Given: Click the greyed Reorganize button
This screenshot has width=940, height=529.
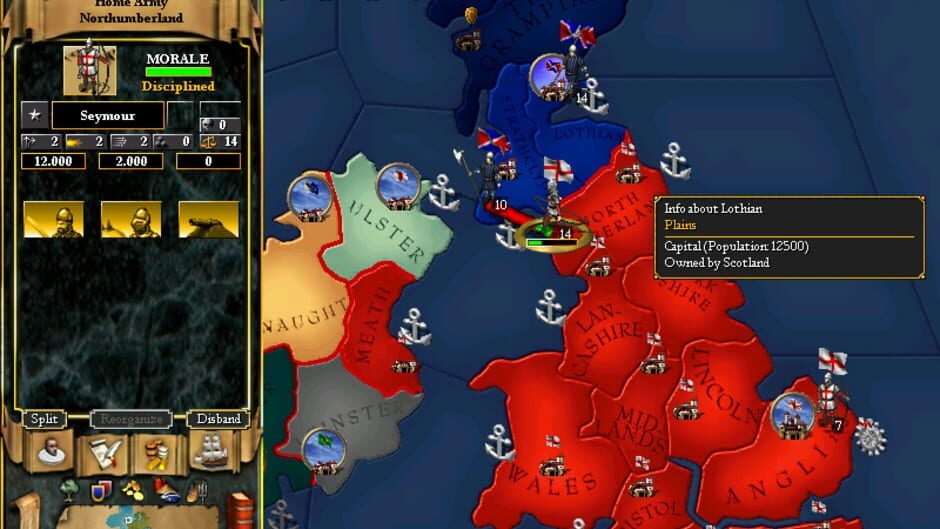Looking at the screenshot, I should tap(130, 419).
